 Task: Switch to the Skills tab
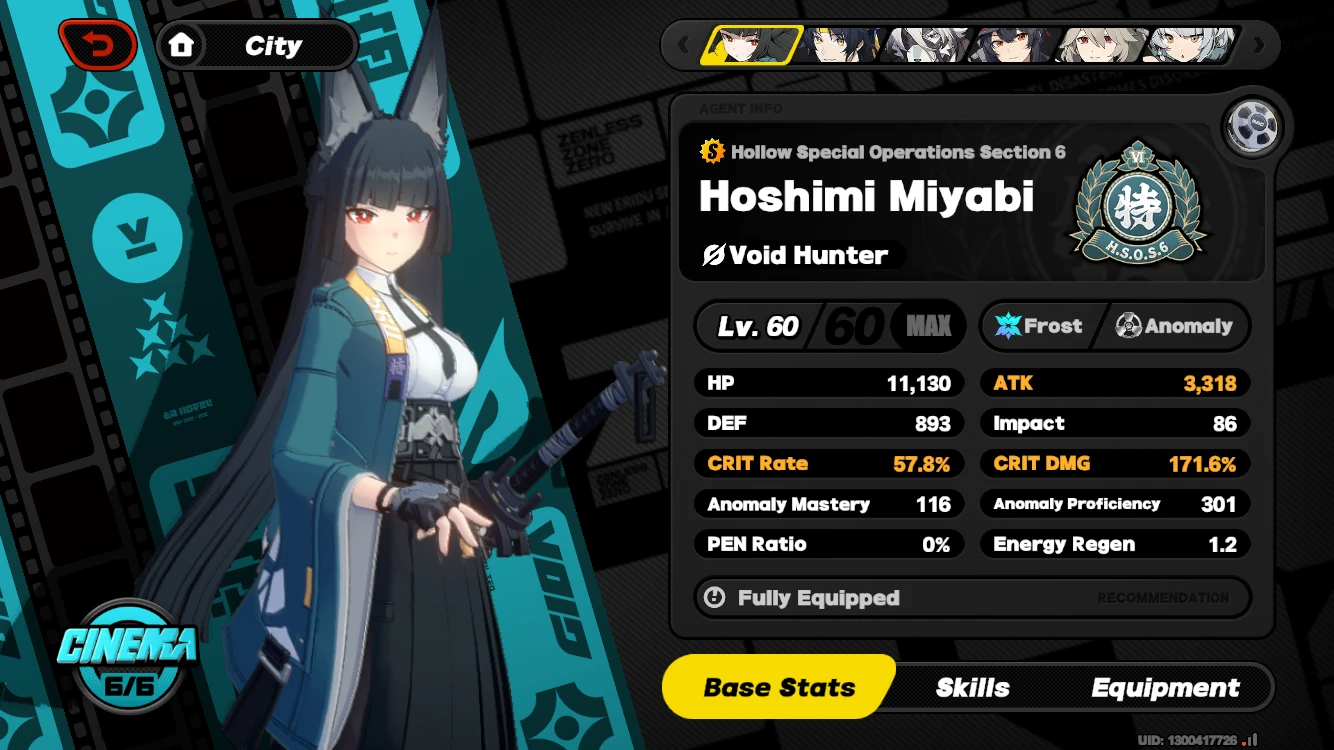pyautogui.click(x=971, y=687)
